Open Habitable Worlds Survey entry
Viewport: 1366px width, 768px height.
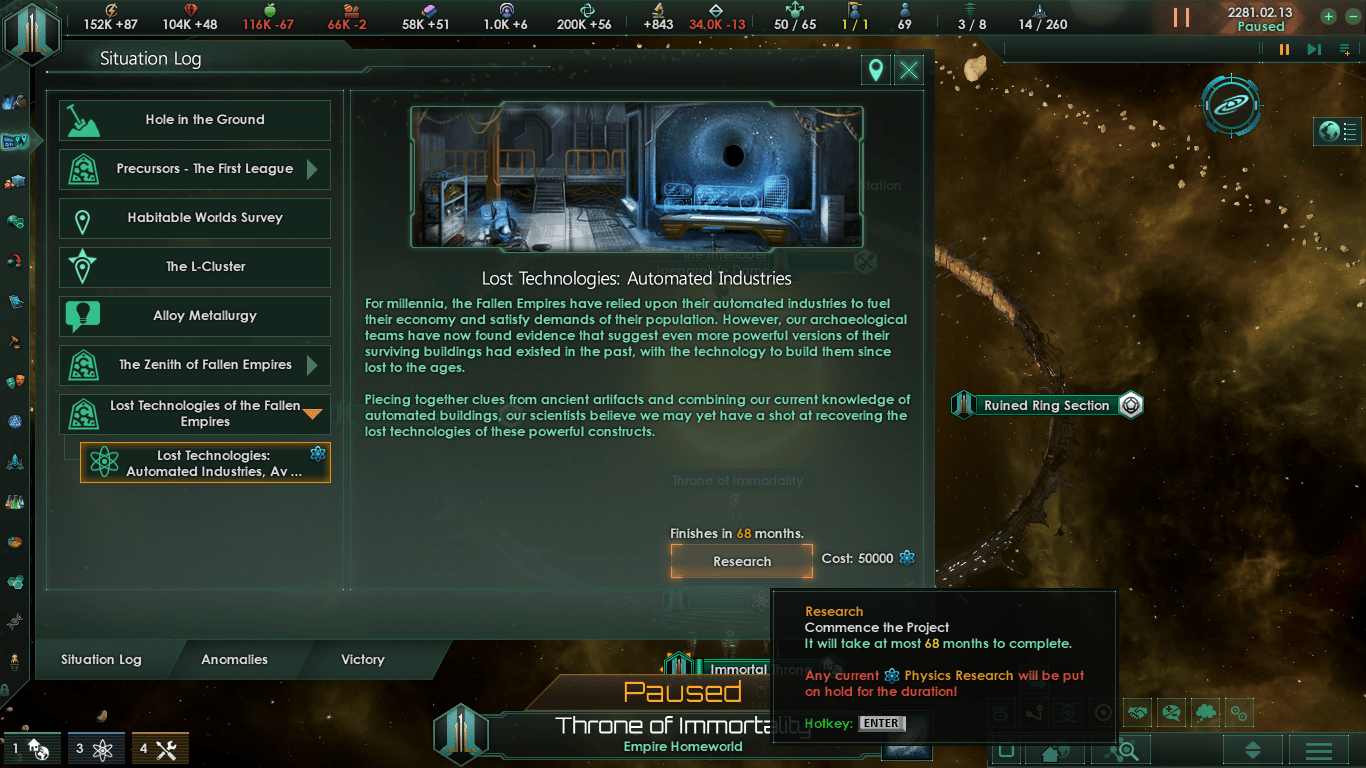195,218
